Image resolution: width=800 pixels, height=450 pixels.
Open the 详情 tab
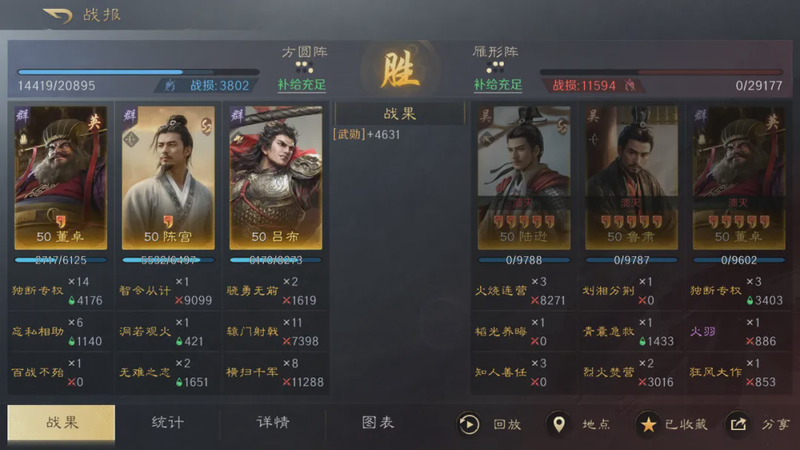(272, 422)
